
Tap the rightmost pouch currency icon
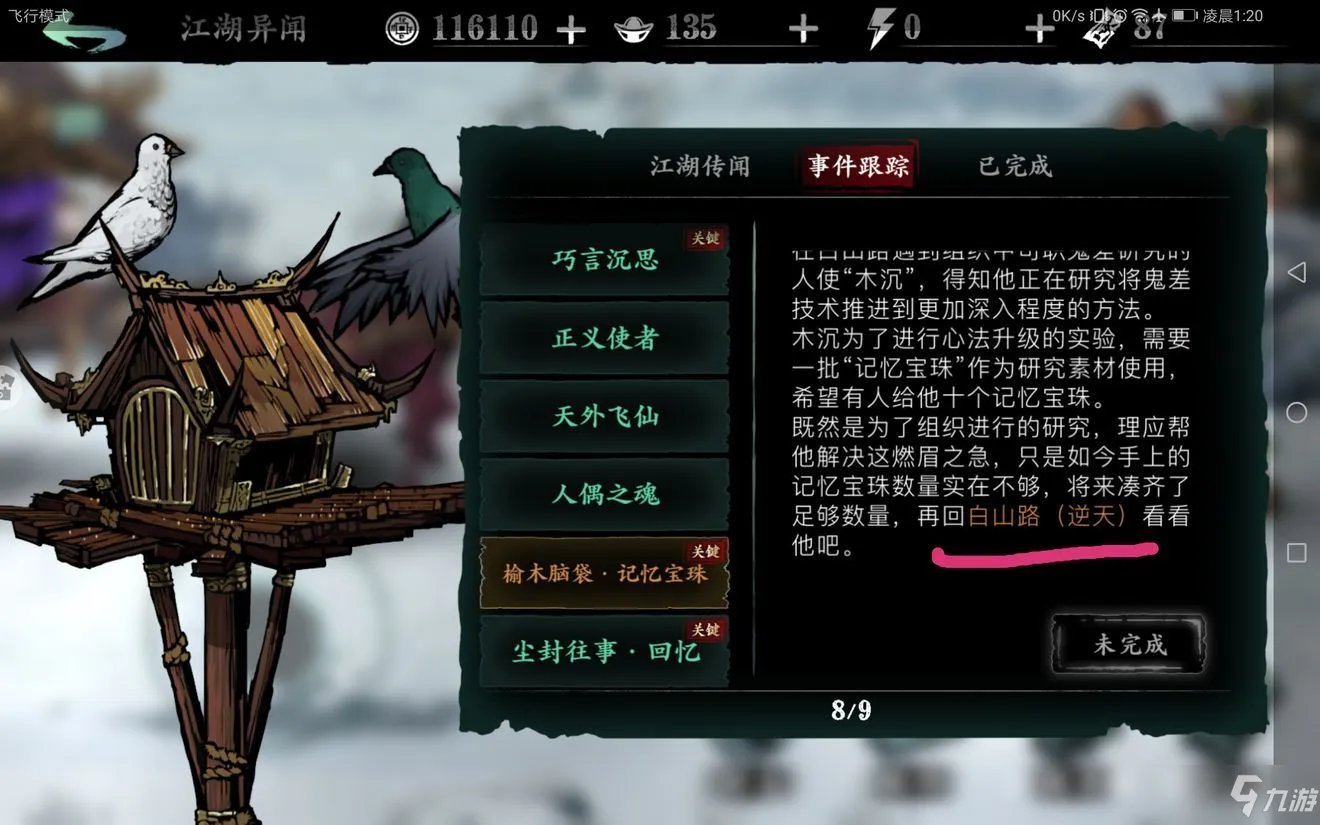point(1101,32)
